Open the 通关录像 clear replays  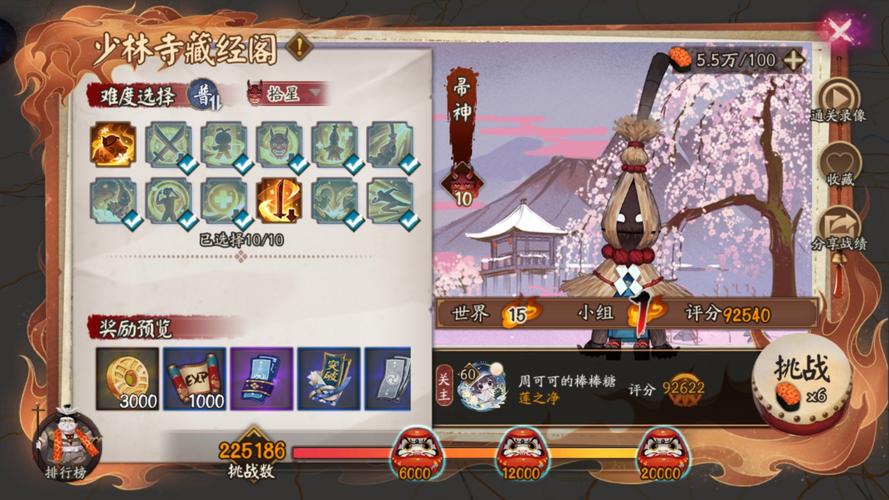point(838,100)
